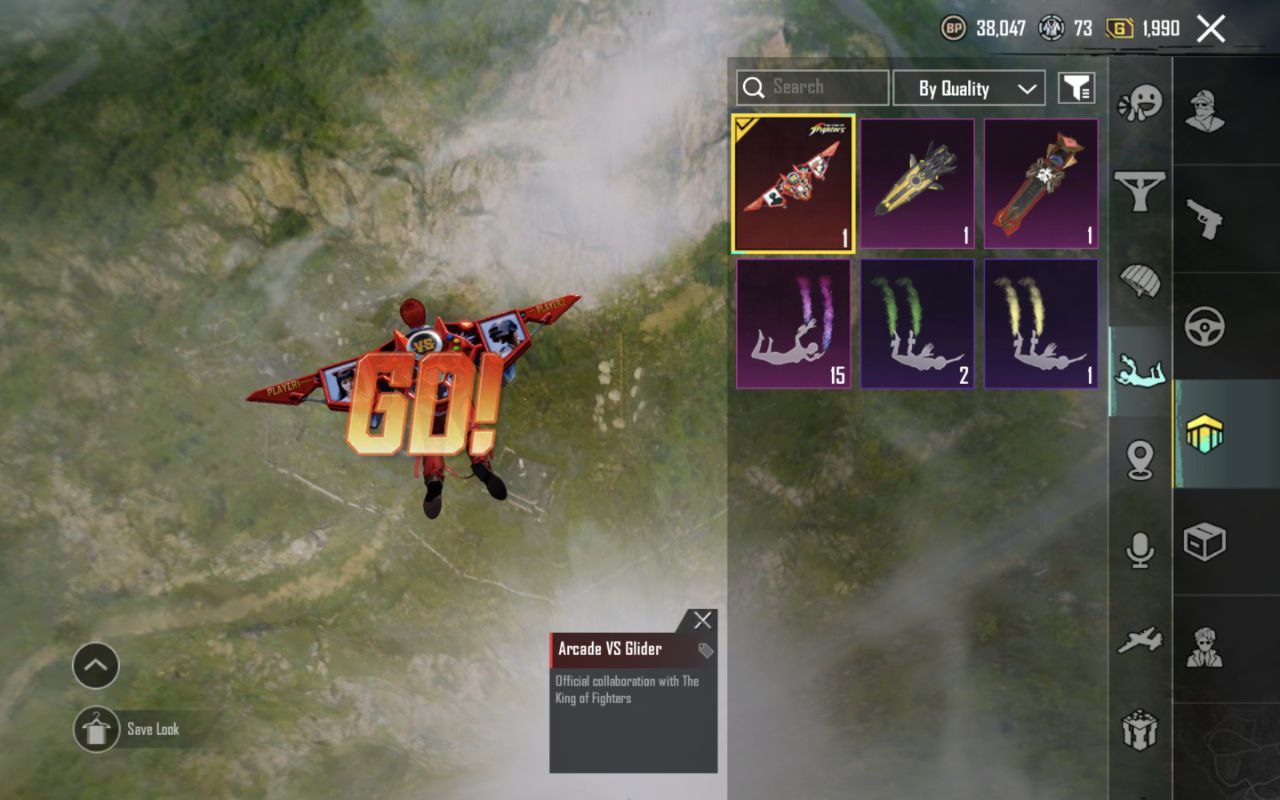The width and height of the screenshot is (1280, 800).
Task: Switch to the microphone voice category
Action: pyautogui.click(x=1139, y=550)
